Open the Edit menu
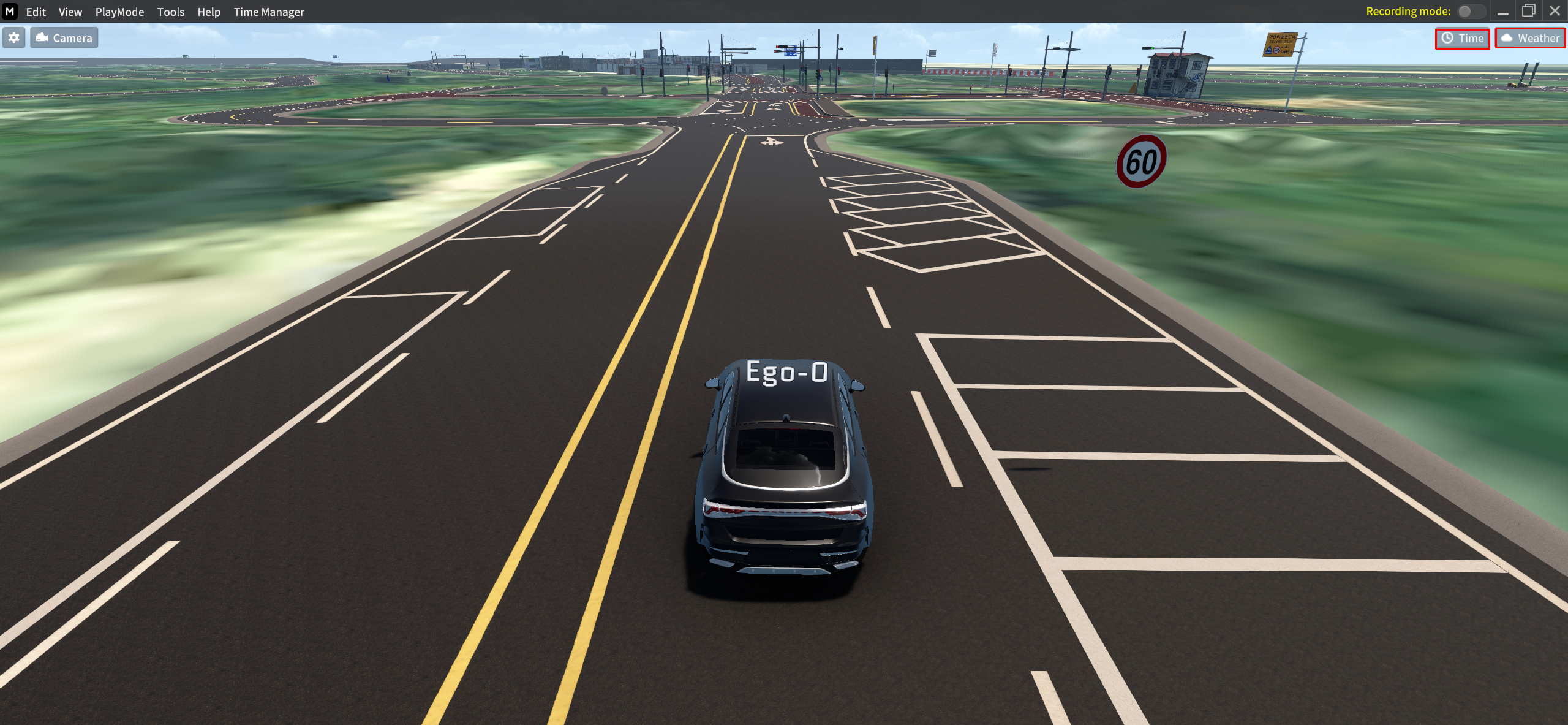Image resolution: width=1568 pixels, height=725 pixels. [x=36, y=12]
